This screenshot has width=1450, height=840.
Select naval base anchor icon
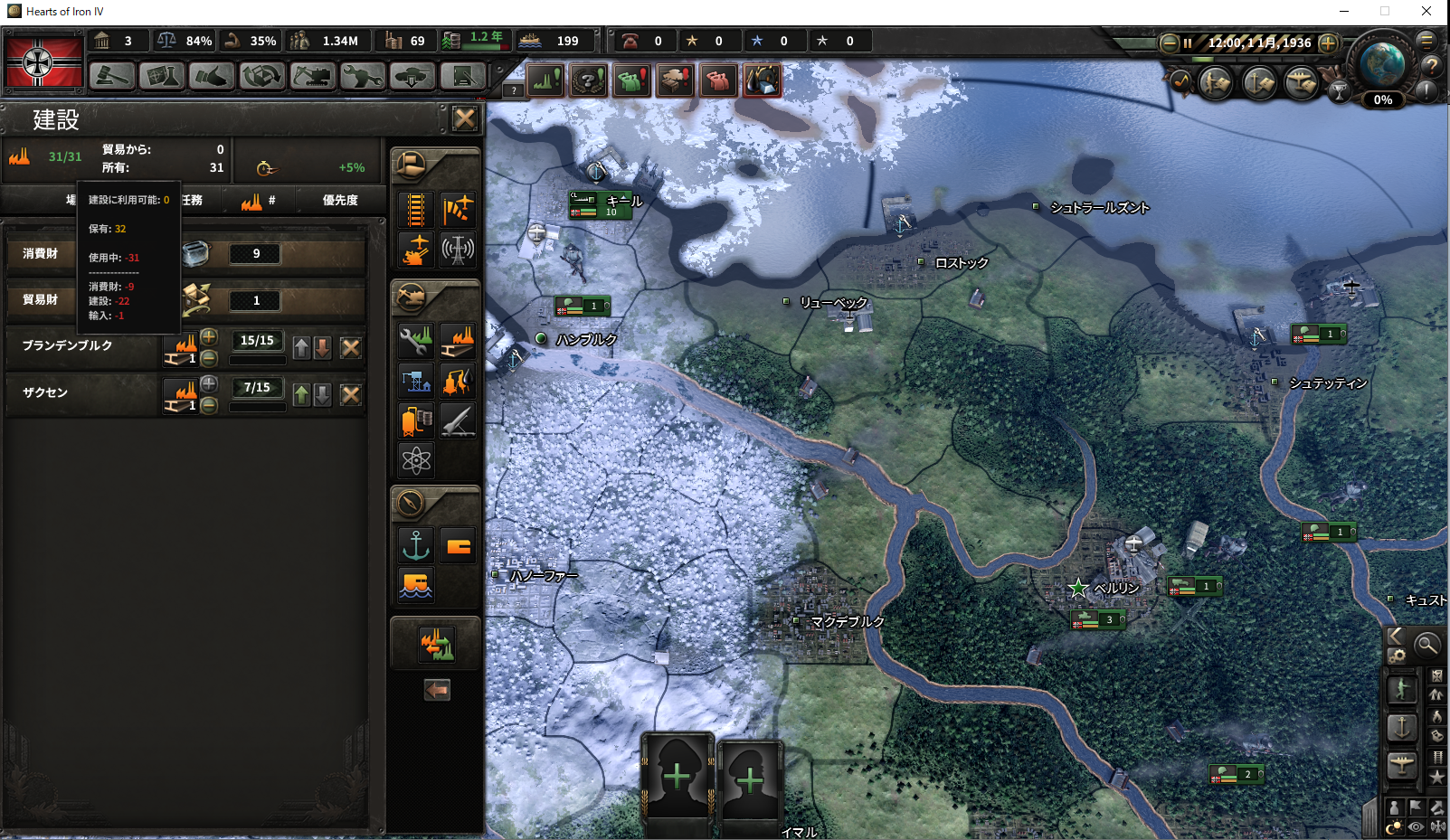[416, 545]
